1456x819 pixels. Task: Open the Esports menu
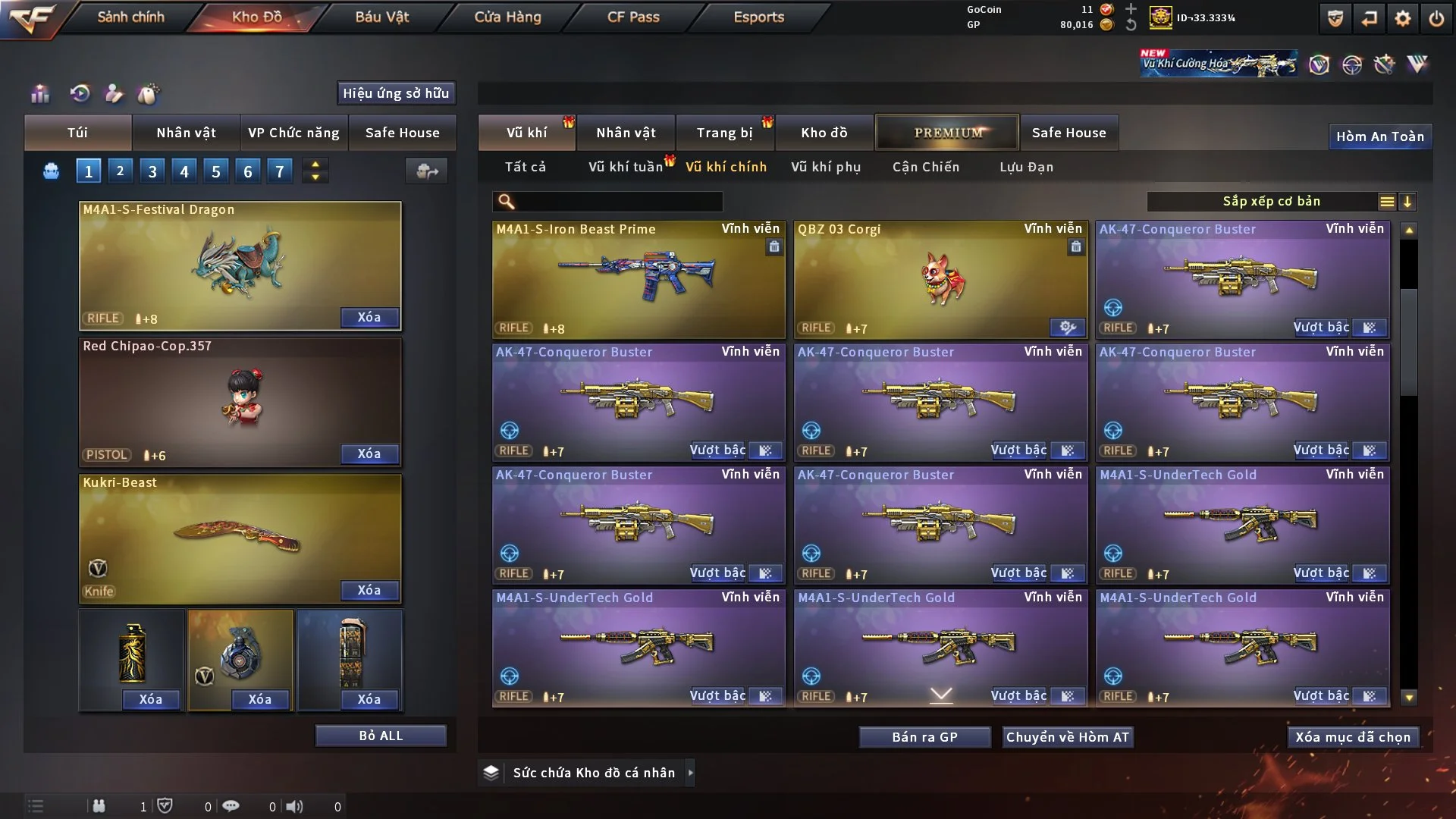tap(758, 17)
